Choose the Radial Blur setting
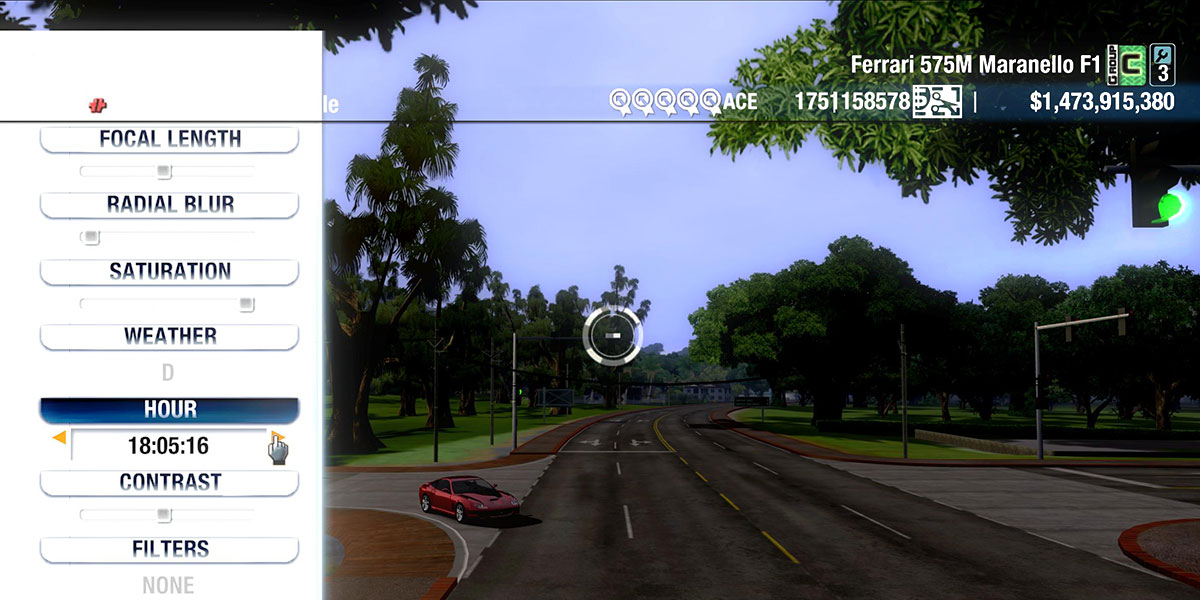Image resolution: width=1200 pixels, height=600 pixels. pyautogui.click(x=169, y=205)
